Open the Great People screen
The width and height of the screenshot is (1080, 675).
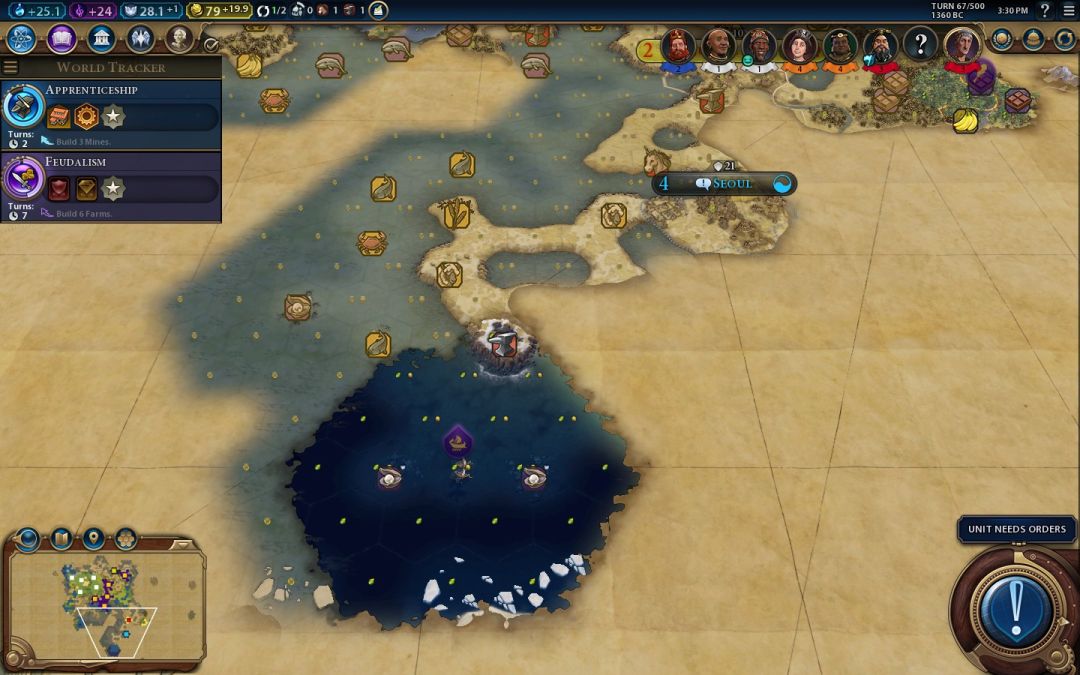pyautogui.click(x=179, y=39)
